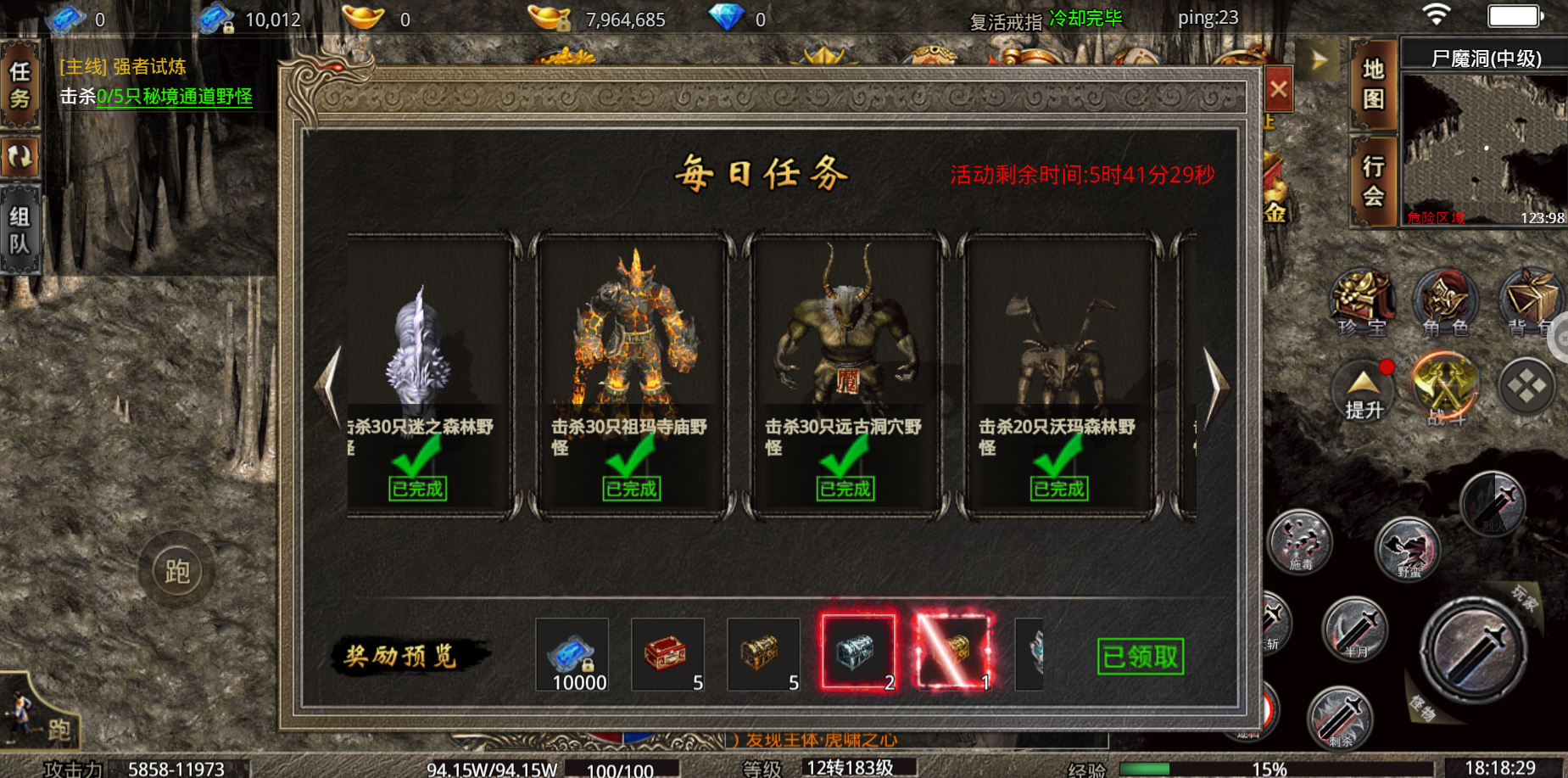Select the 10000 blue crystal reward slot
This screenshot has height=778, width=1568.
[572, 653]
